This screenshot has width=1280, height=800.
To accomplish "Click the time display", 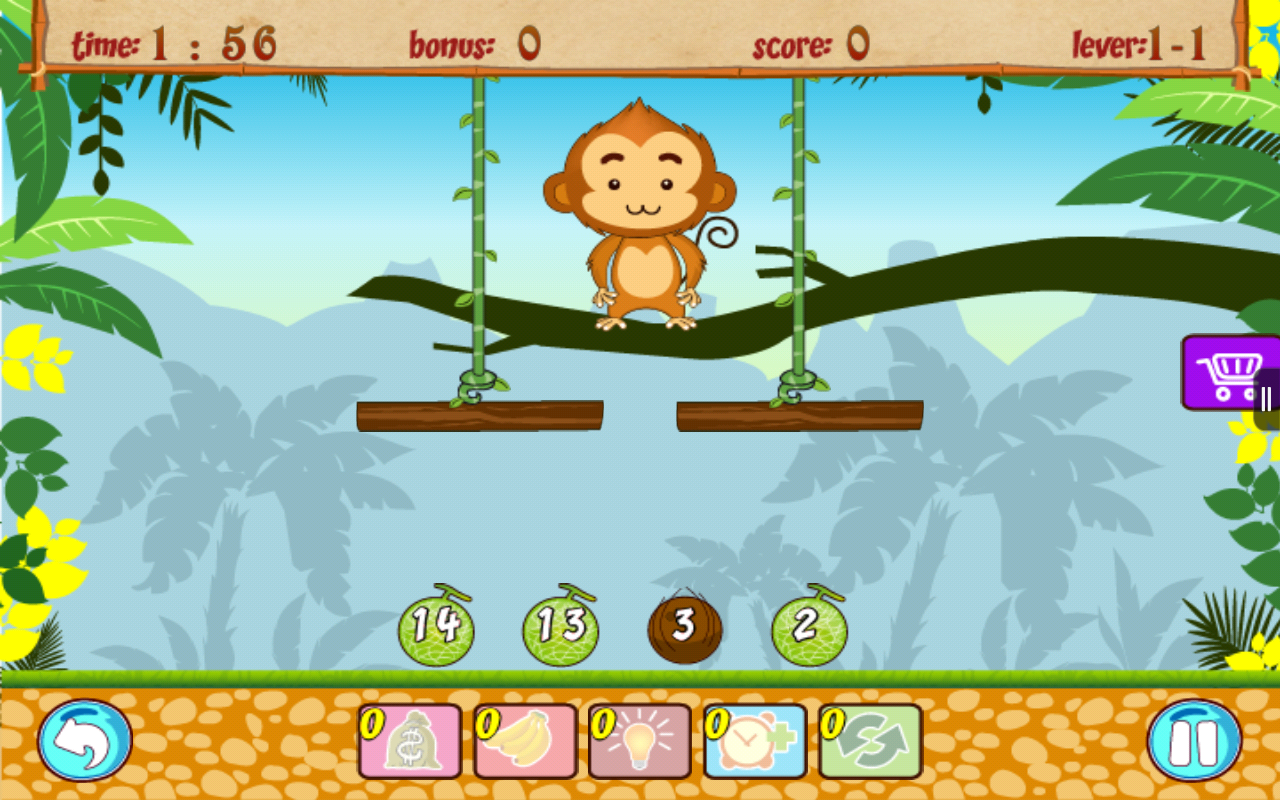I will tap(175, 43).
